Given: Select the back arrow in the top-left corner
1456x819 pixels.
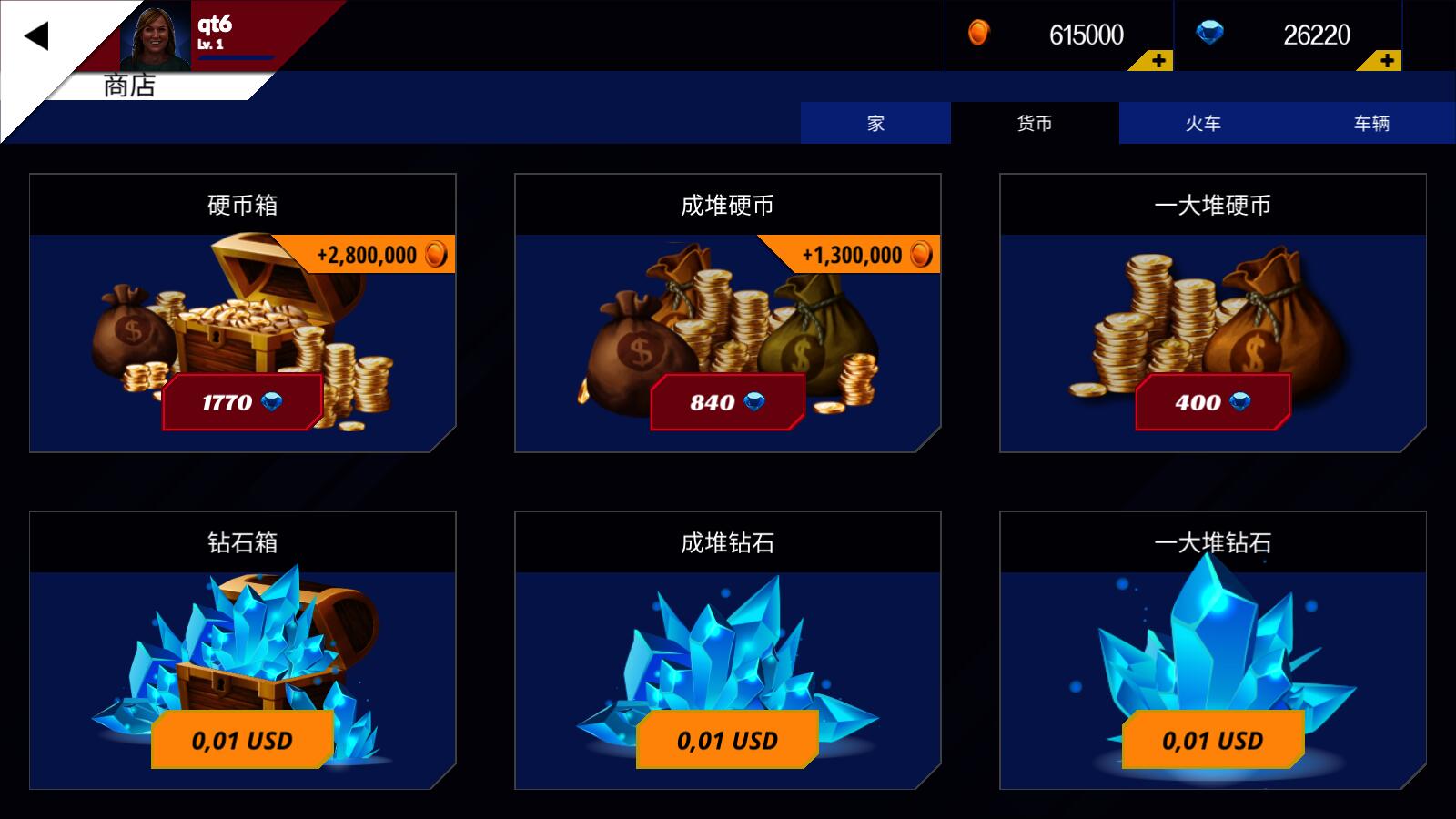Looking at the screenshot, I should (x=38, y=38).
